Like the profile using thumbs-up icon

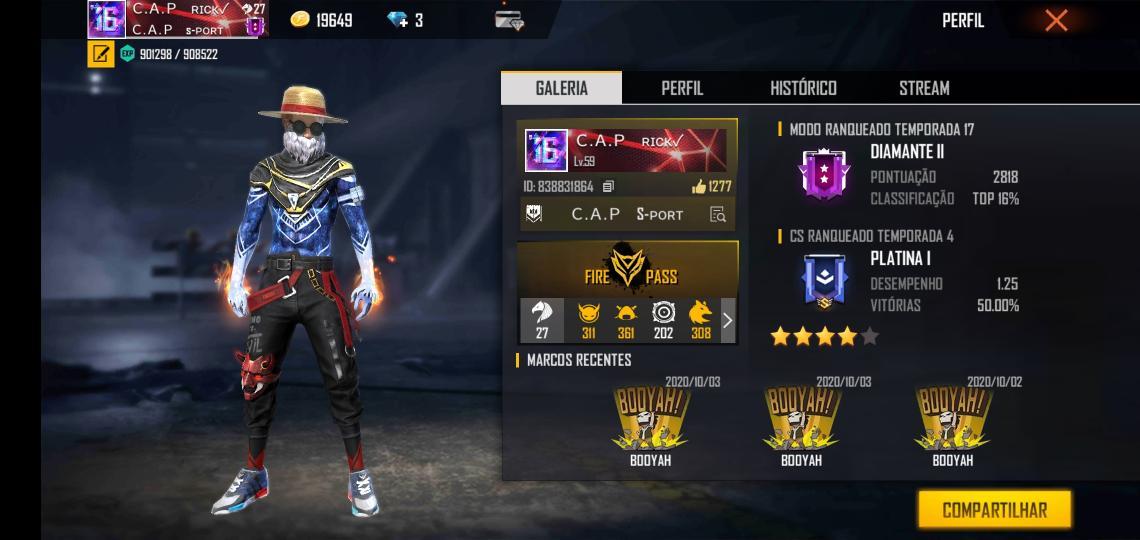[x=699, y=187]
